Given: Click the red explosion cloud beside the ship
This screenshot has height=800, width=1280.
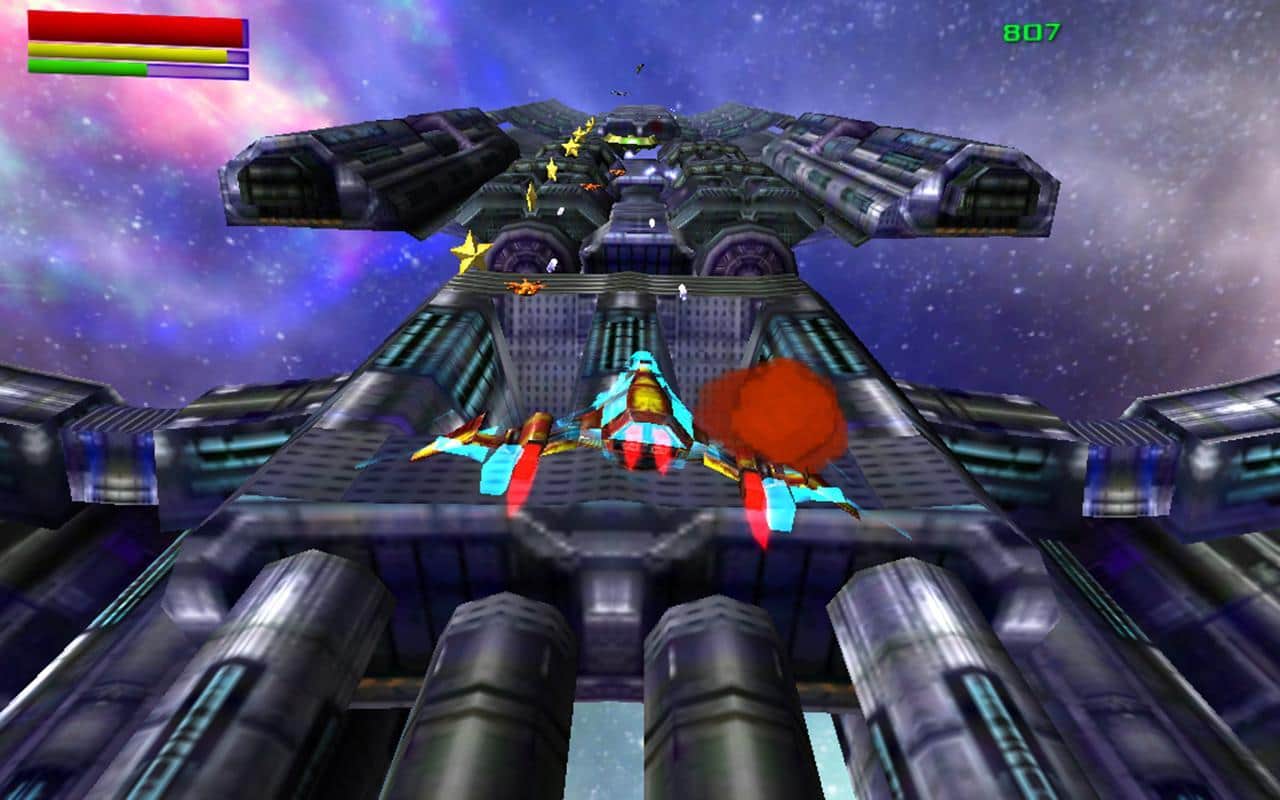Looking at the screenshot, I should click(x=770, y=415).
